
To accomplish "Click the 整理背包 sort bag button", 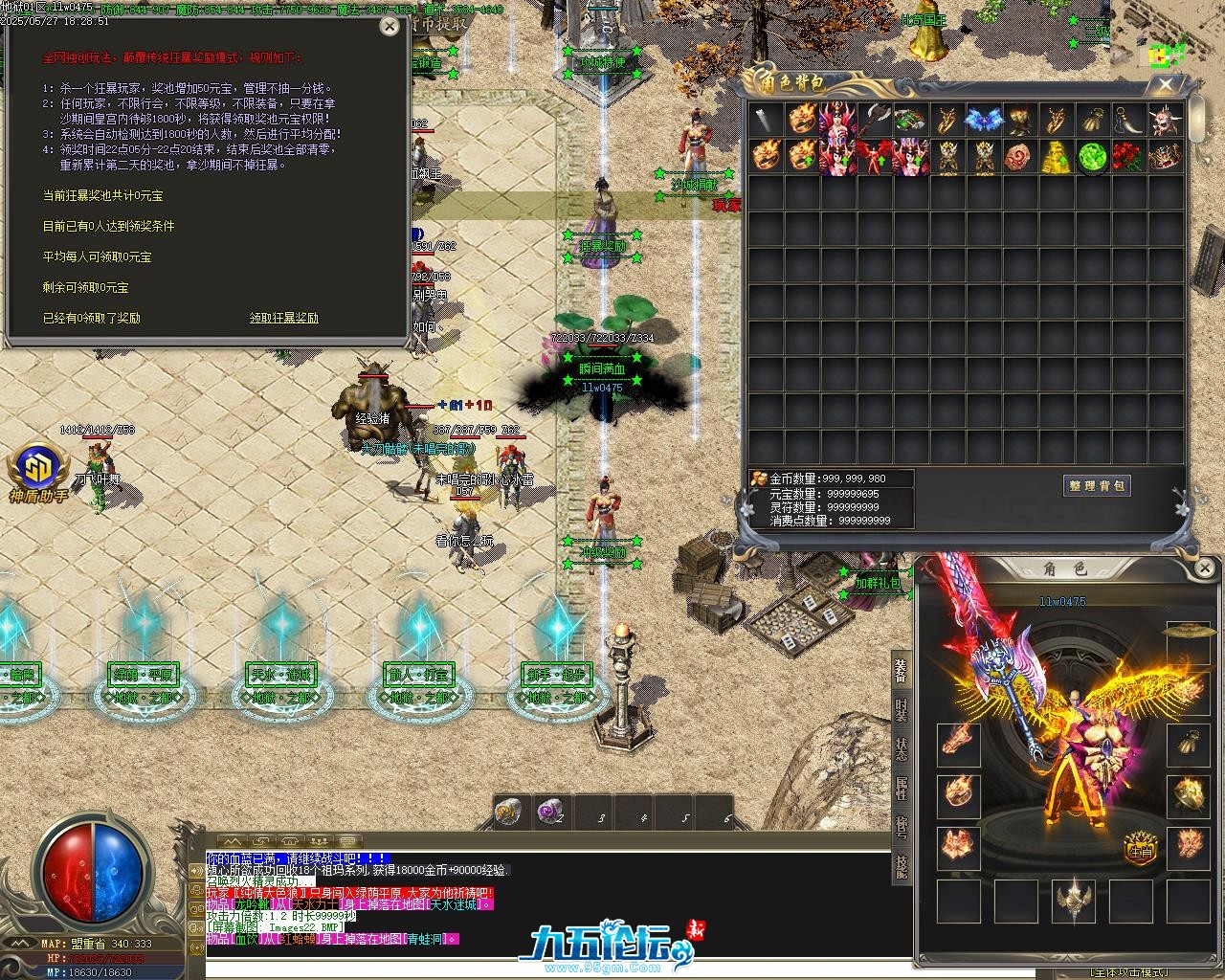I will coord(1096,486).
